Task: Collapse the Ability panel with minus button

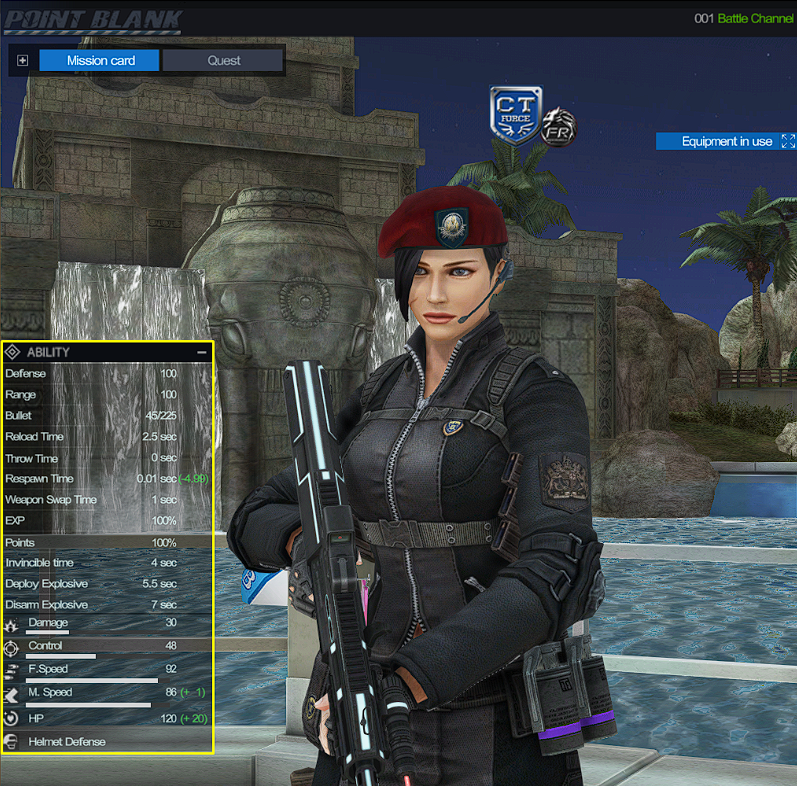Action: (x=202, y=352)
